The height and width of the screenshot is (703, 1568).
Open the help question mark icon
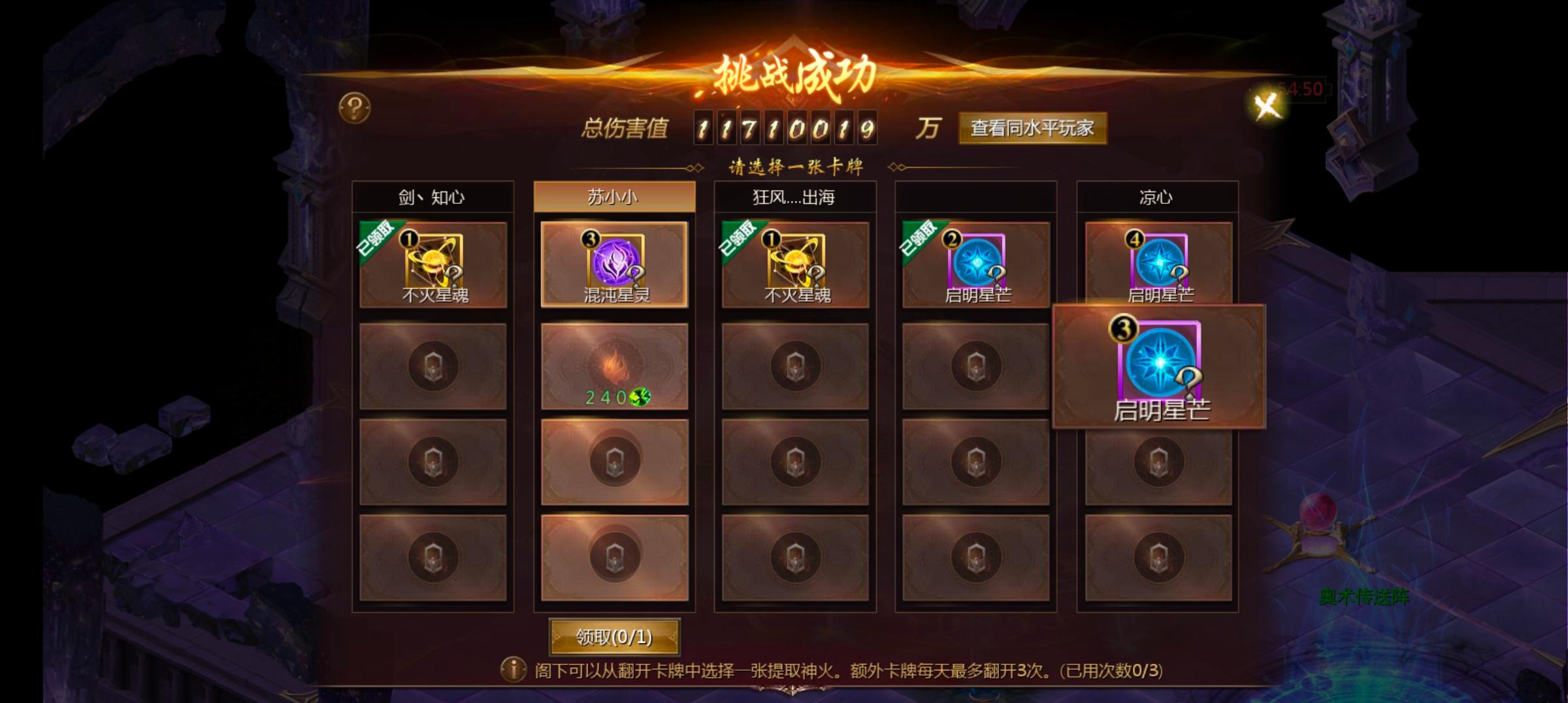(353, 106)
